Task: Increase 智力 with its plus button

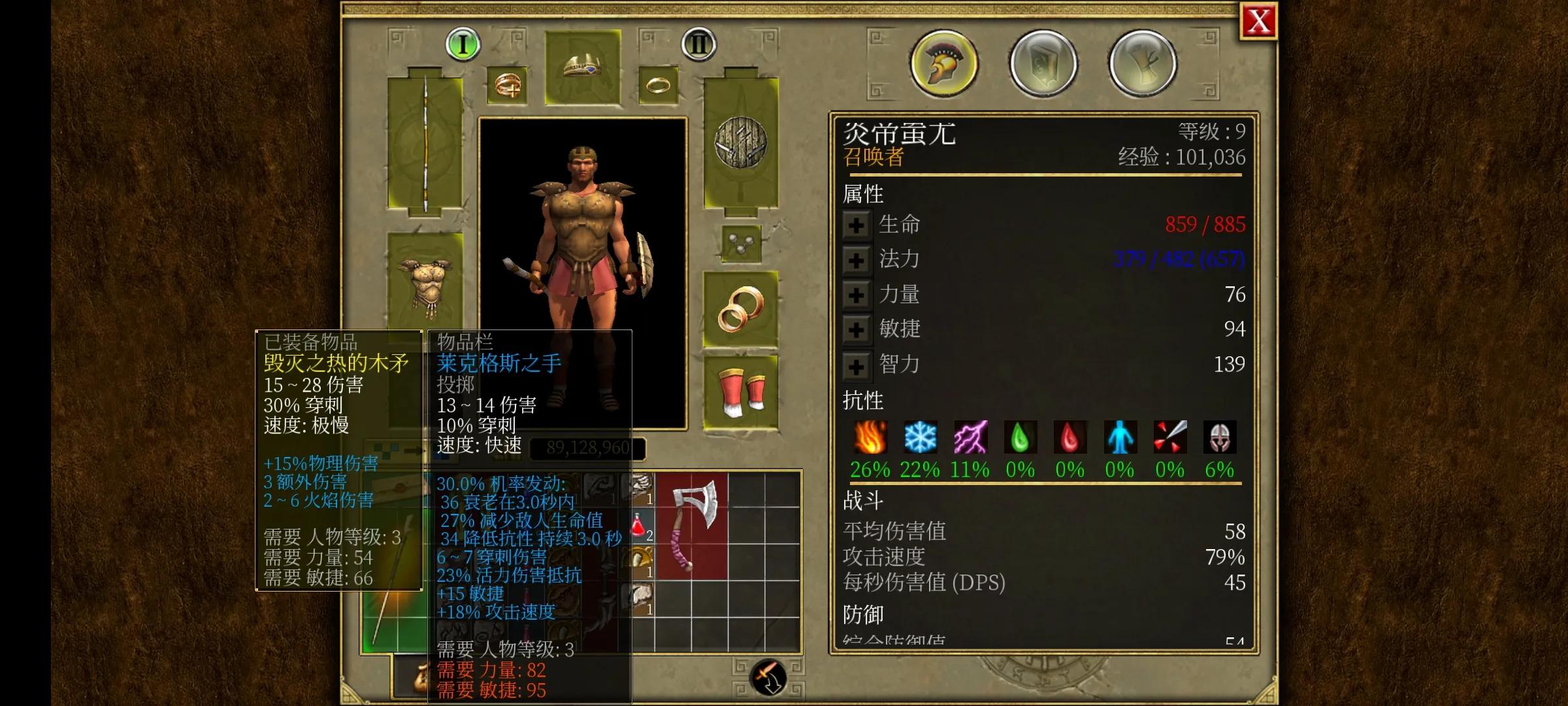Action: [857, 365]
